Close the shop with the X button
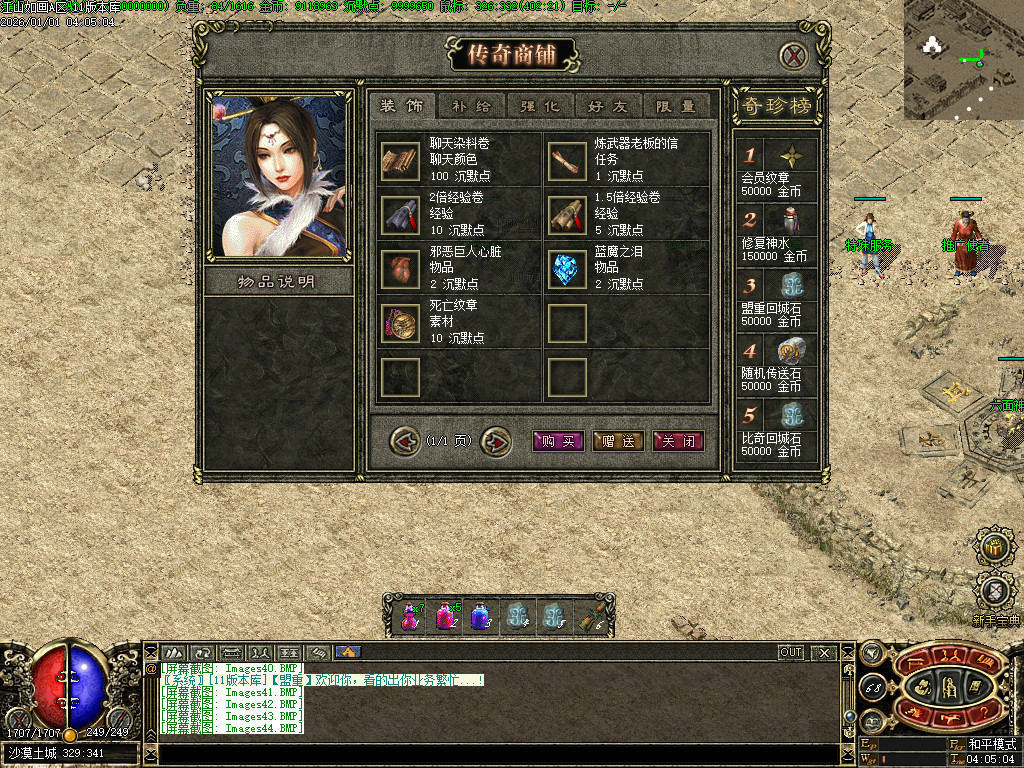Image resolution: width=1024 pixels, height=768 pixels. (793, 56)
